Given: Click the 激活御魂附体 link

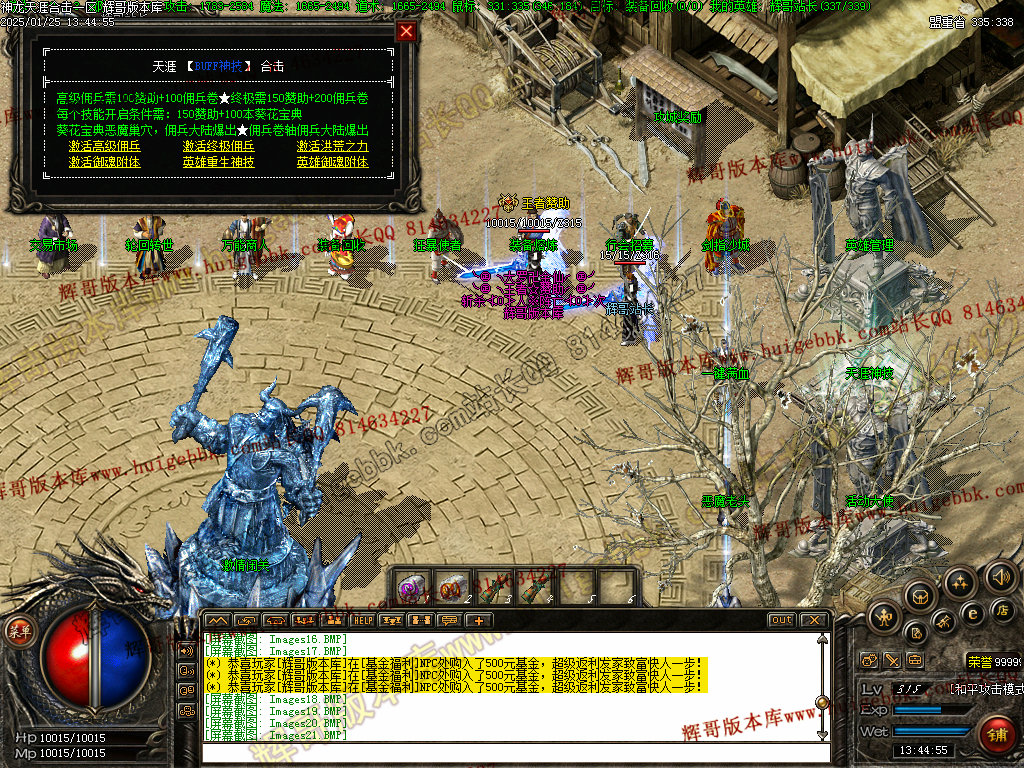Looking at the screenshot, I should [x=104, y=162].
